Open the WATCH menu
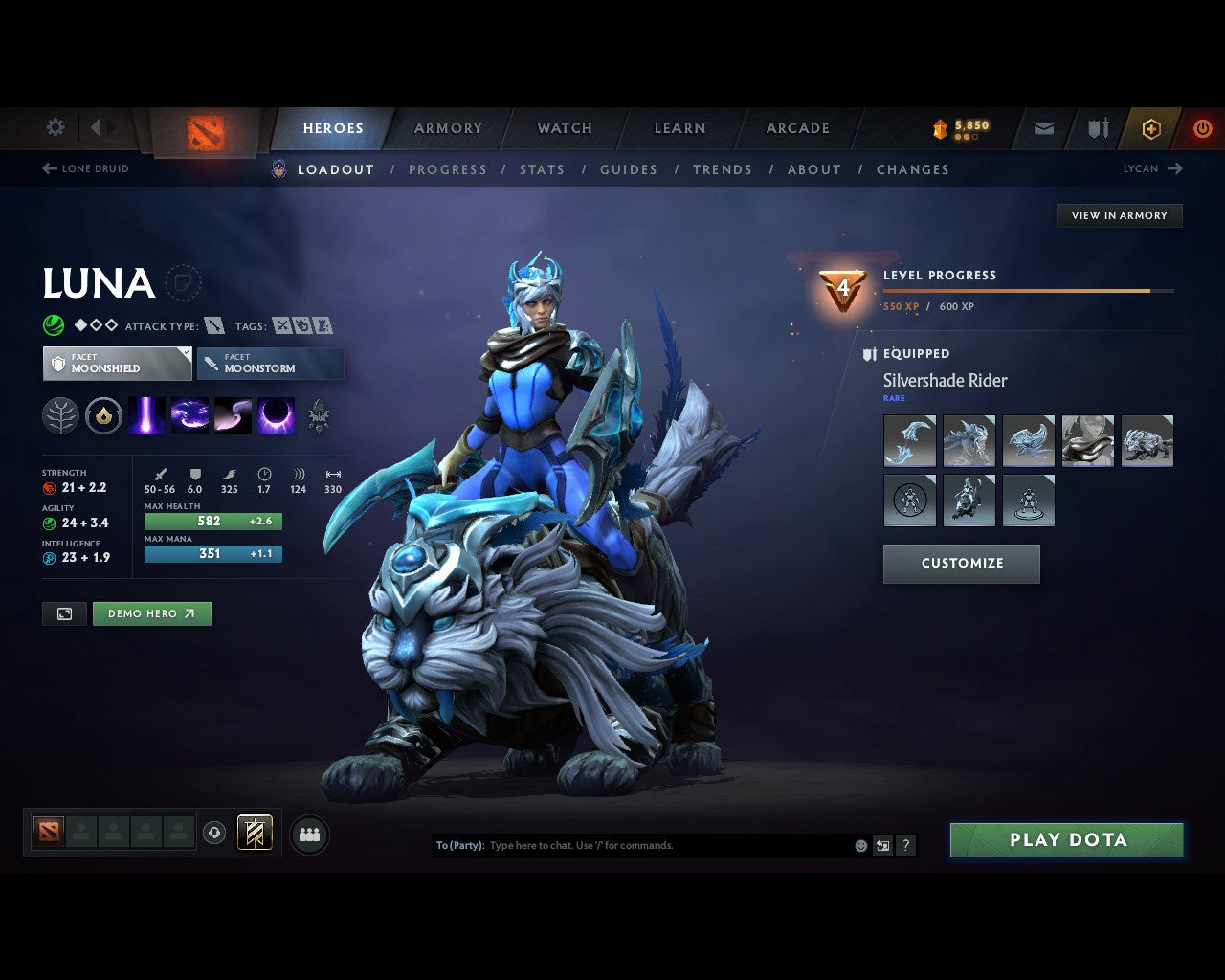 click(x=564, y=127)
